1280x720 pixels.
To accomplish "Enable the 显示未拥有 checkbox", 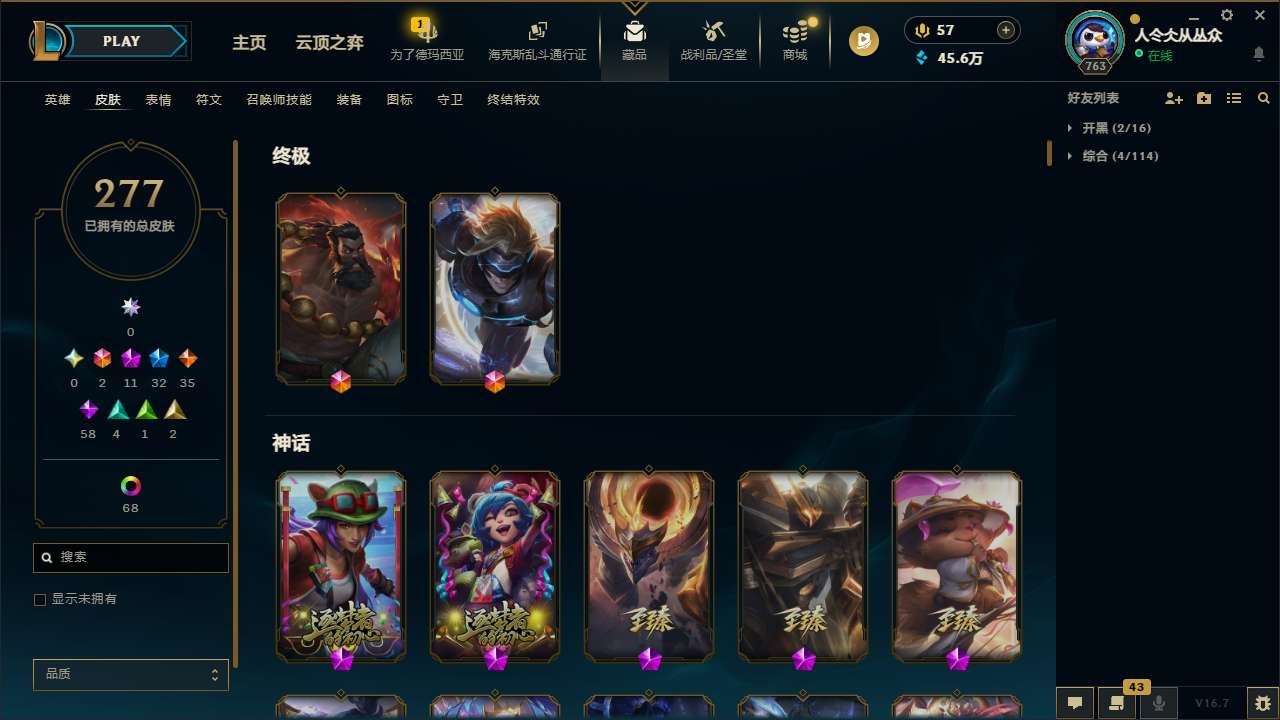I will point(40,599).
